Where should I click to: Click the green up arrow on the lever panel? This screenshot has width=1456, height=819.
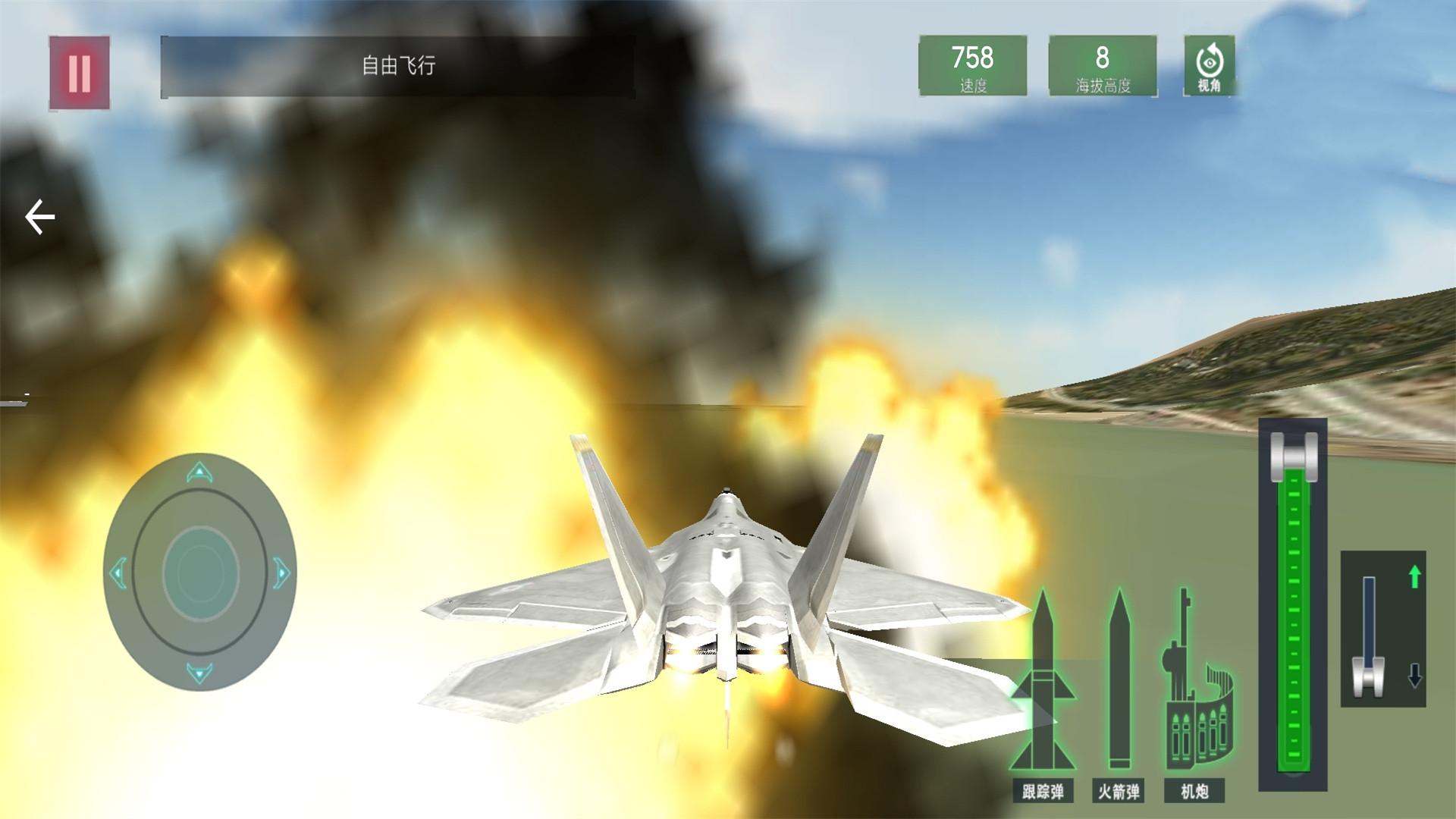pos(1414,578)
